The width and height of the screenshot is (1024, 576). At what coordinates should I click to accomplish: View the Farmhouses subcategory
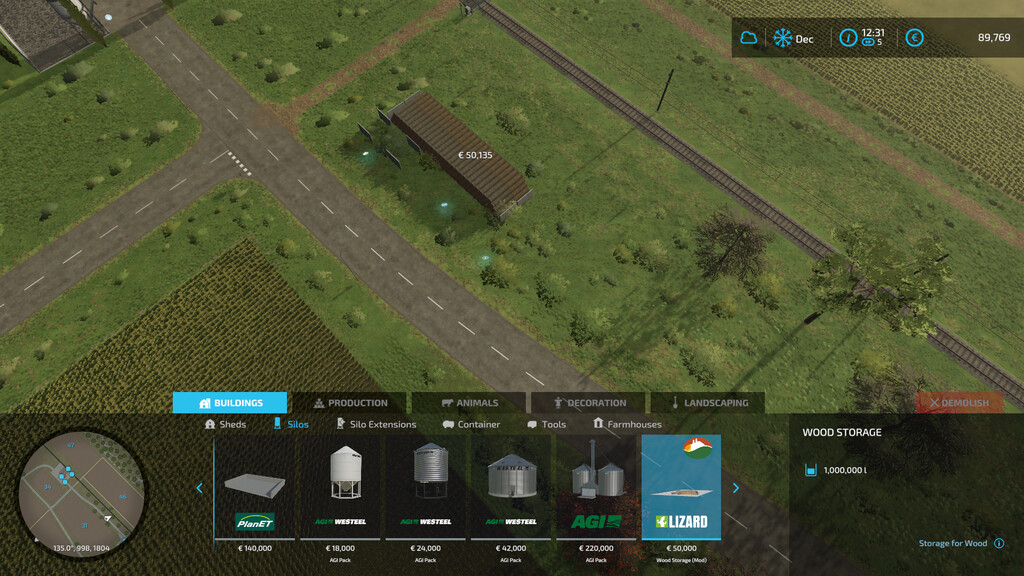pos(627,424)
